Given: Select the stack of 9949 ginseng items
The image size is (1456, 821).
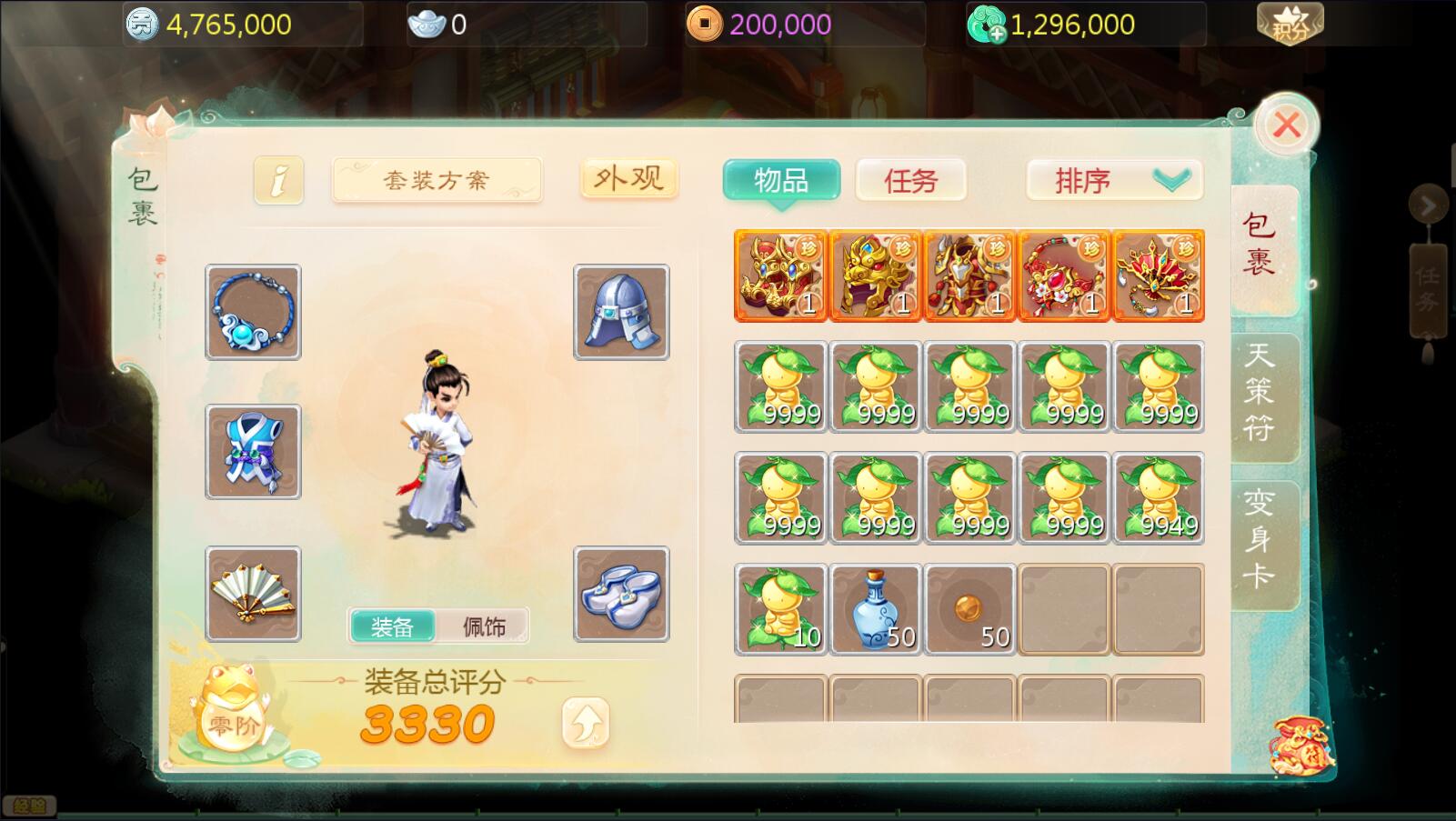Looking at the screenshot, I should pos(1159,498).
